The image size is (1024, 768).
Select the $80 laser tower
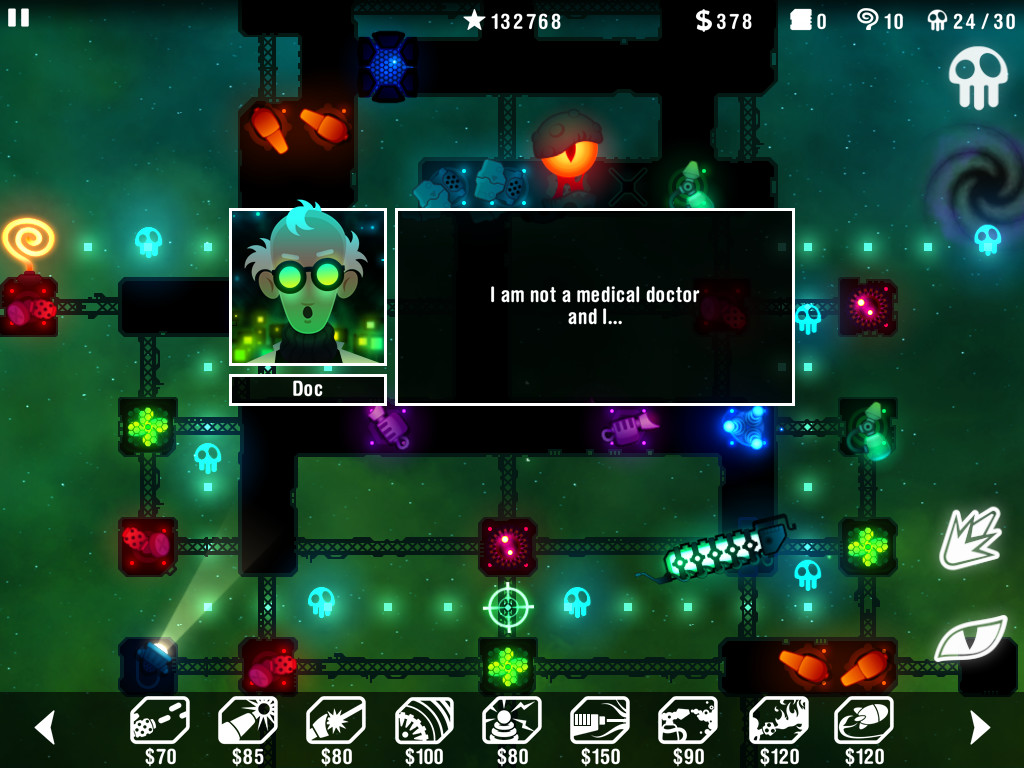click(336, 722)
